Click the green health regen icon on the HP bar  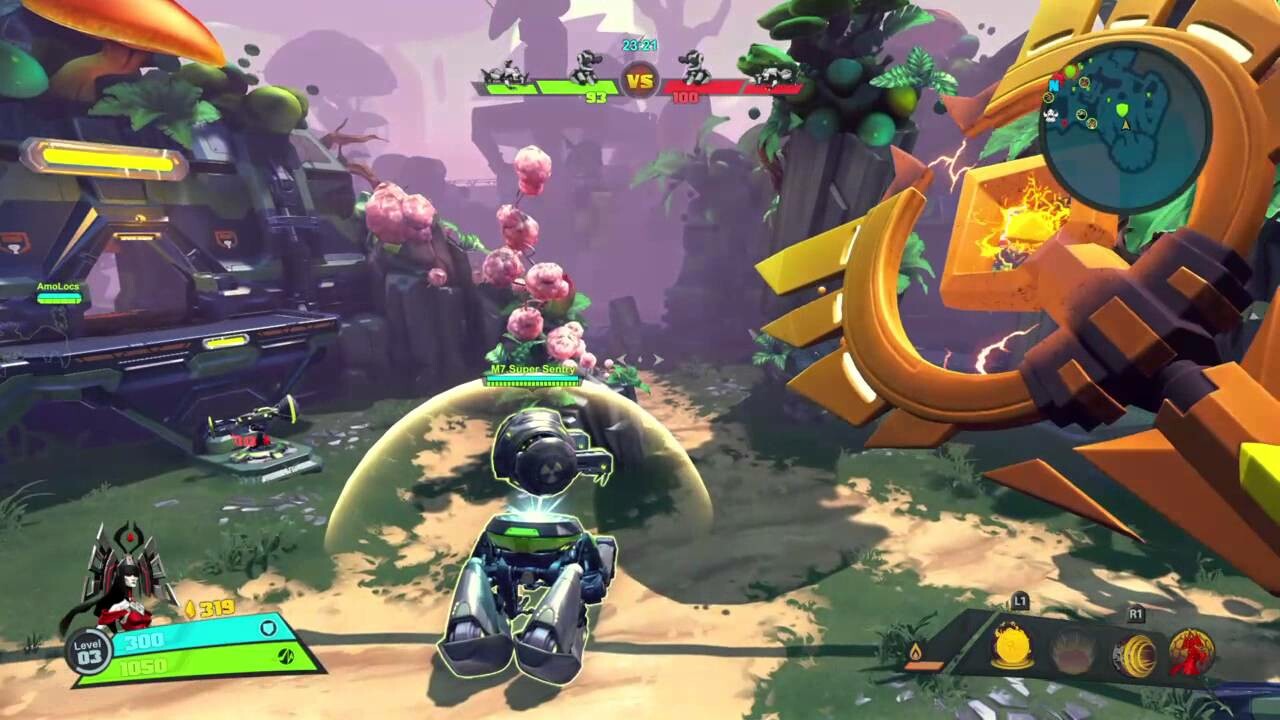click(x=287, y=655)
